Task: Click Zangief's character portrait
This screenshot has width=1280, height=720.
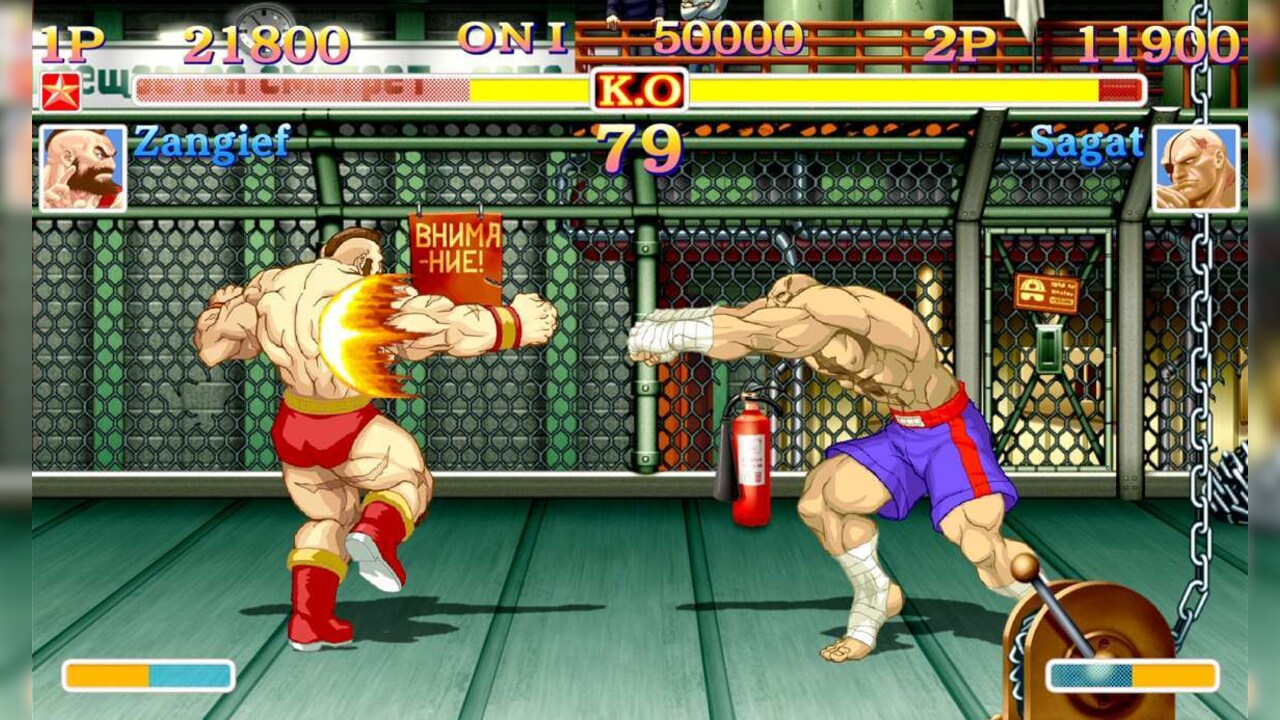Action: tap(83, 168)
